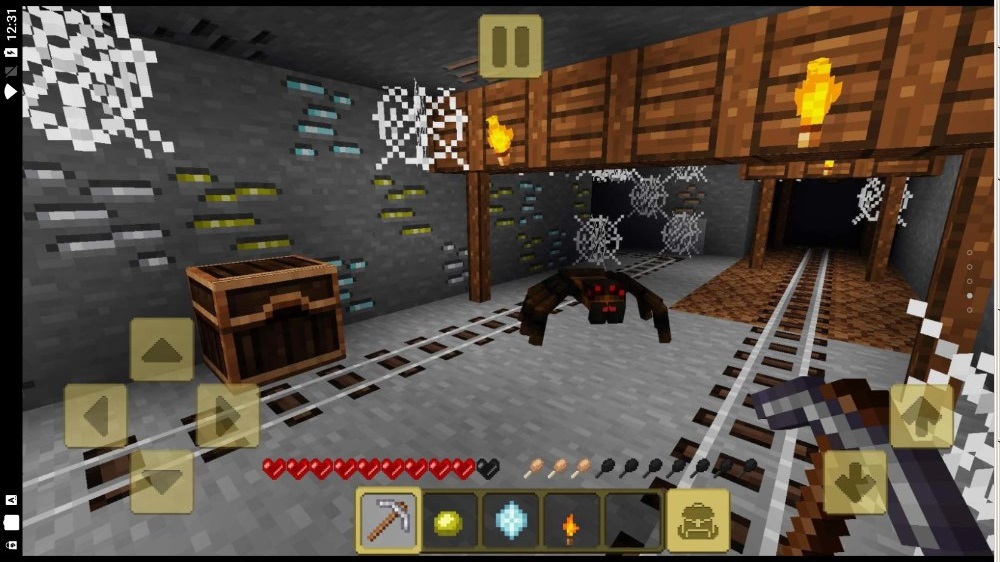Select the yellow nugget hotbar slot

450,520
